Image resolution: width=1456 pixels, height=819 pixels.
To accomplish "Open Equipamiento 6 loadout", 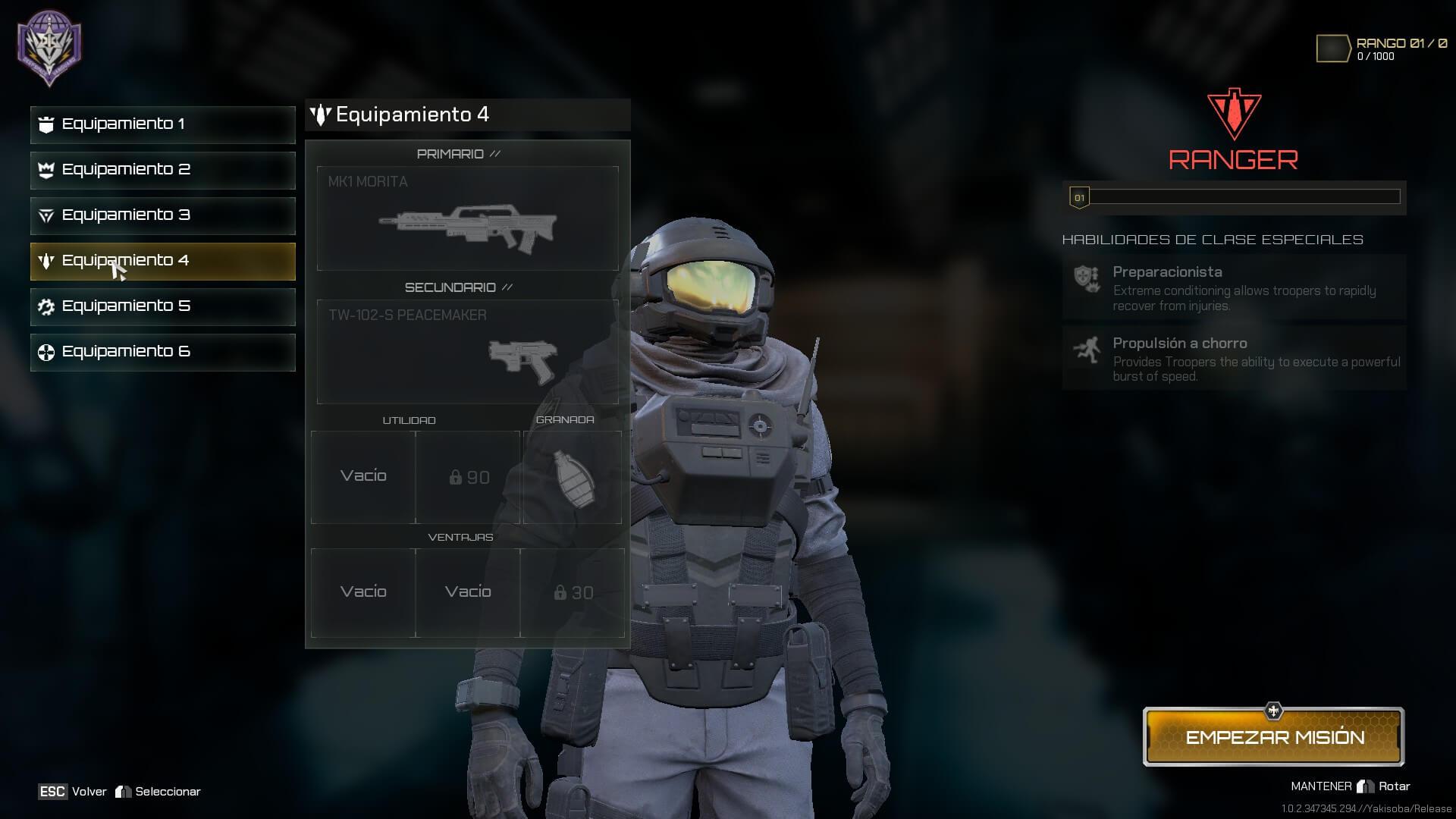I will coord(162,352).
